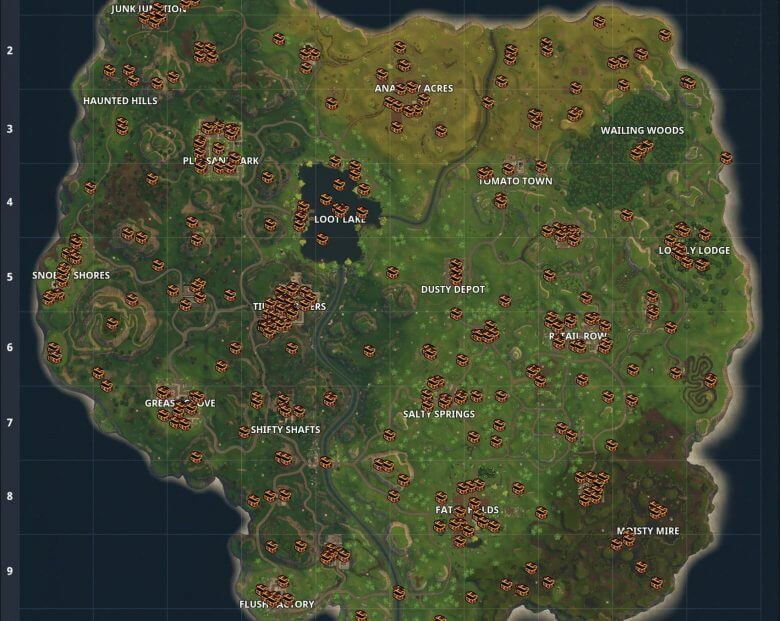This screenshot has width=780, height=621.
Task: Pick the Salty Springs location label
Action: (438, 414)
